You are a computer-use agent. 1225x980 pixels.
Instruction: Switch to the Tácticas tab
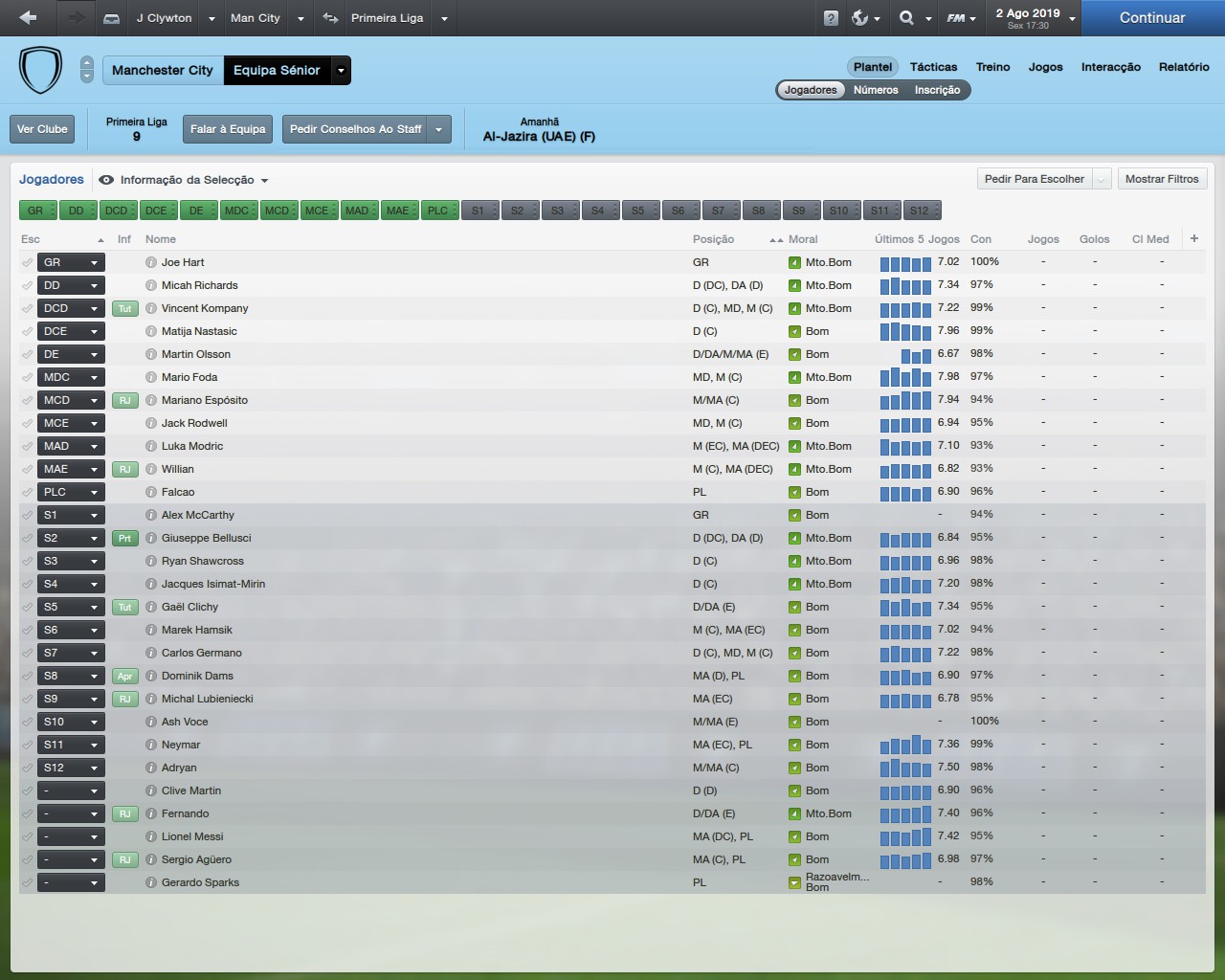[933, 67]
